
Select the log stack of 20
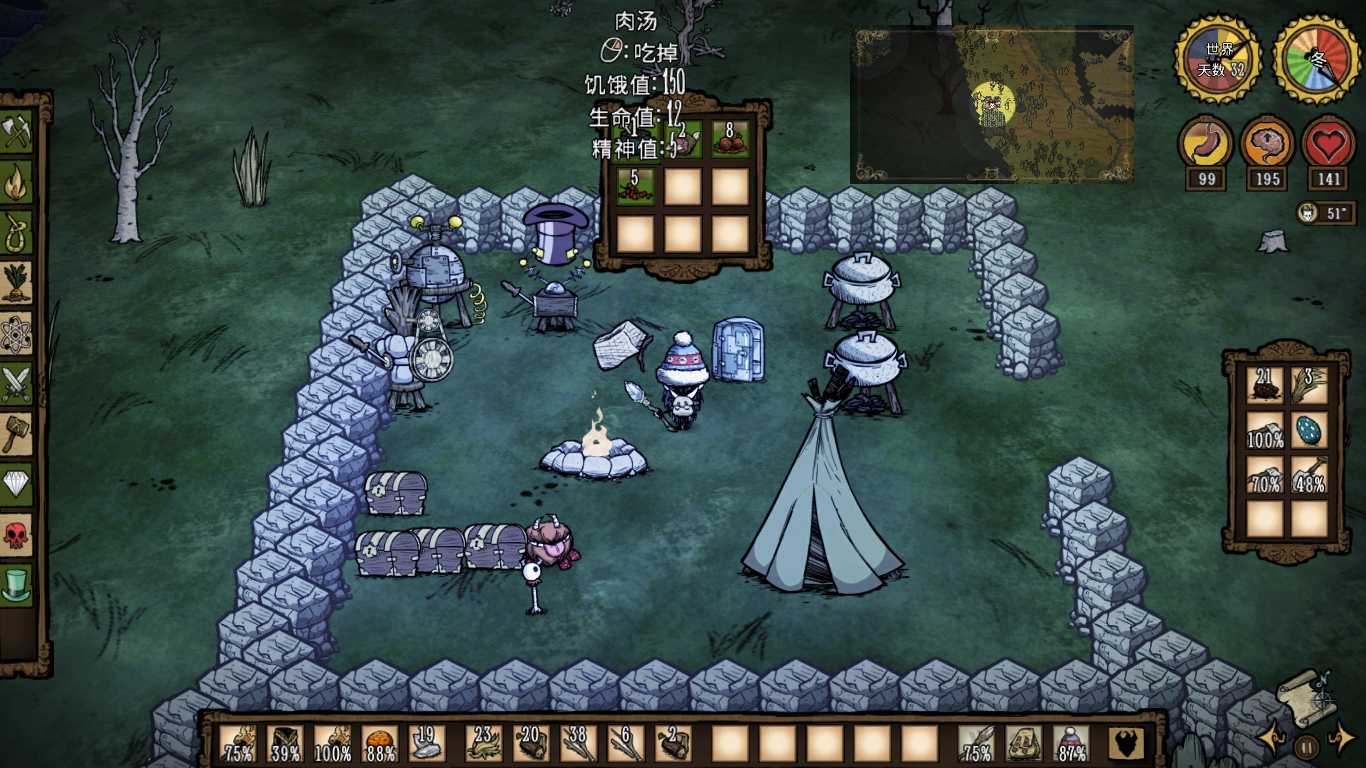[x=530, y=744]
